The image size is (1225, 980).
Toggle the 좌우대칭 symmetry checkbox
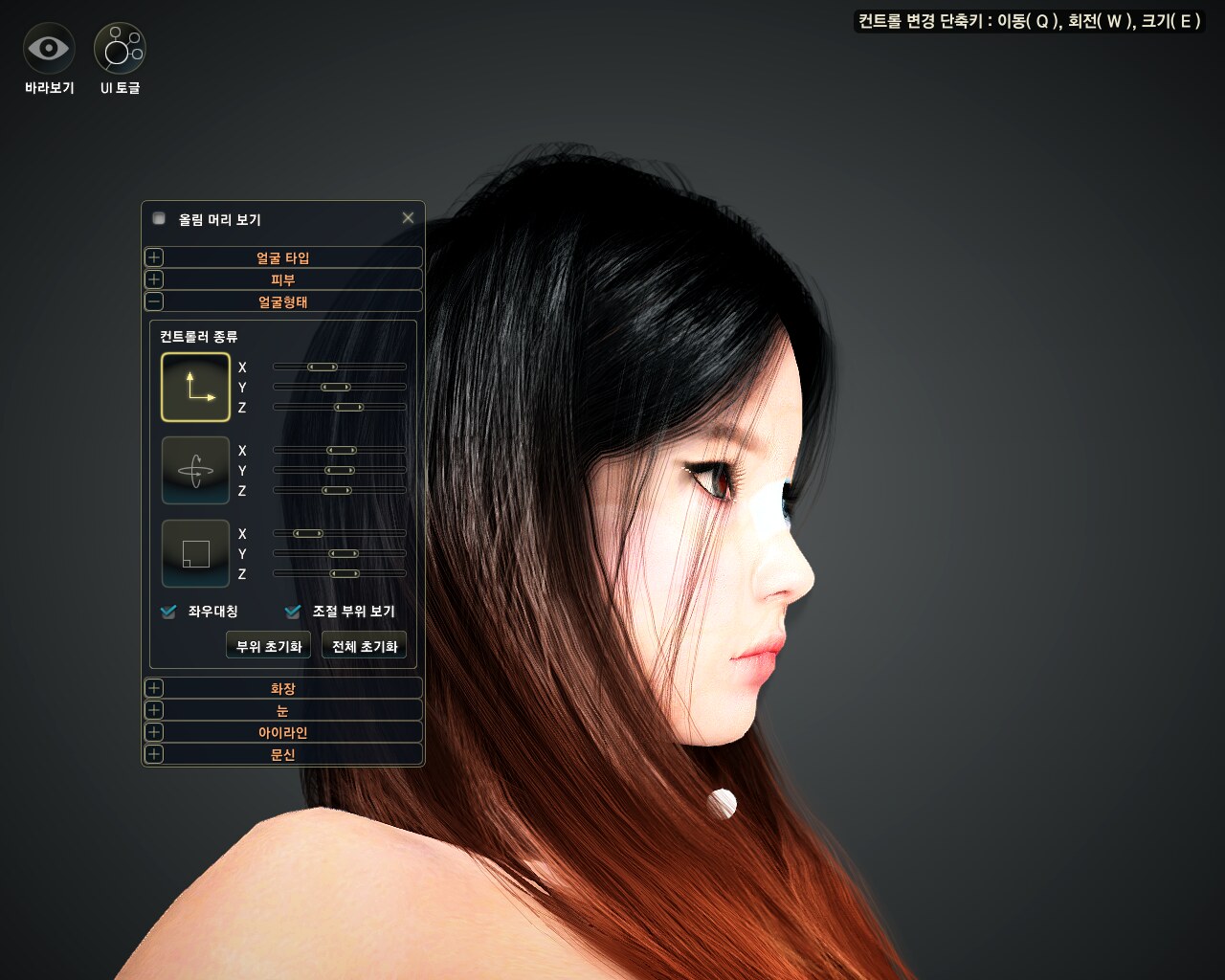(168, 612)
